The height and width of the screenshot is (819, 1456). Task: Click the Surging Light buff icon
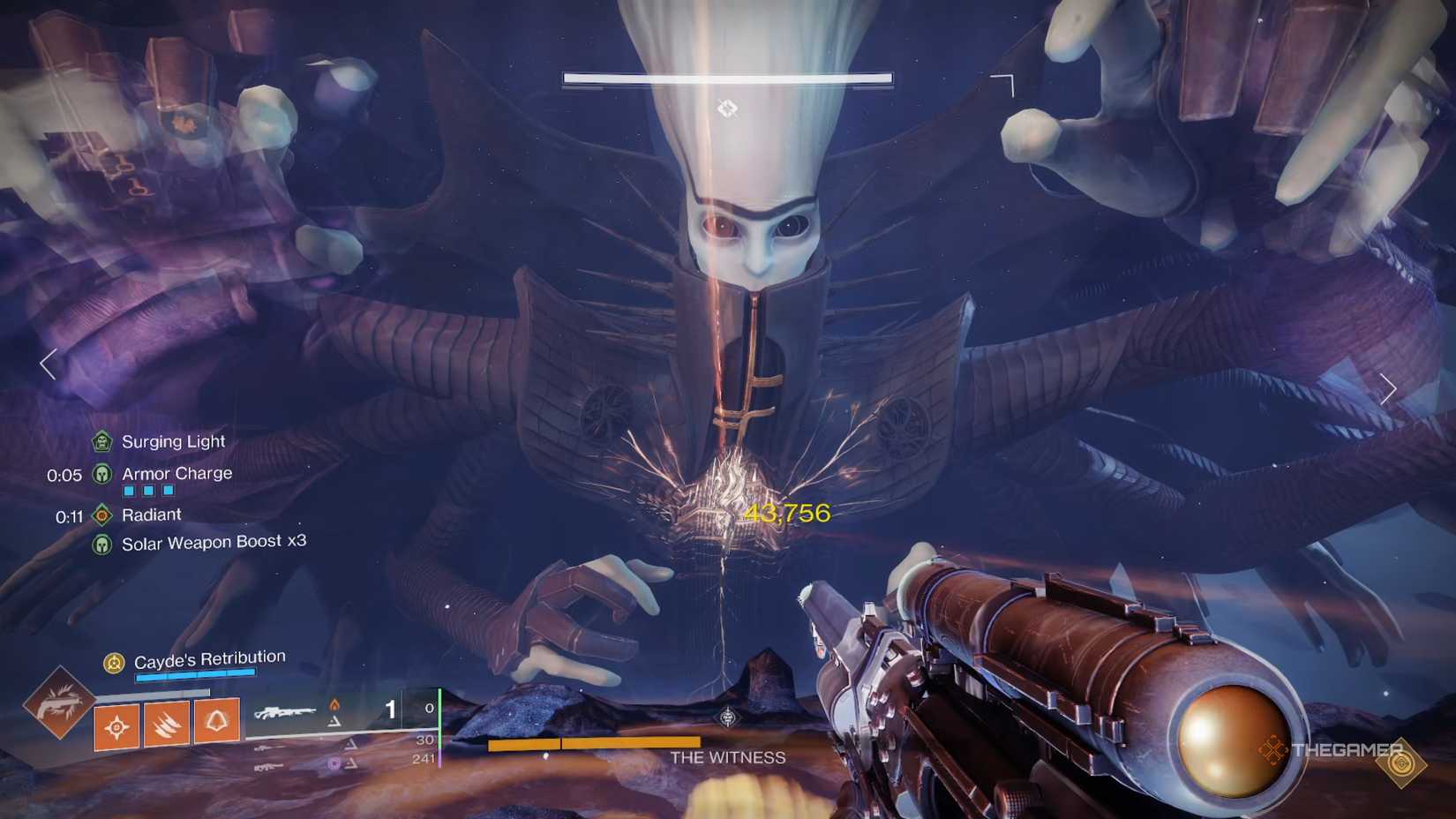(102, 440)
